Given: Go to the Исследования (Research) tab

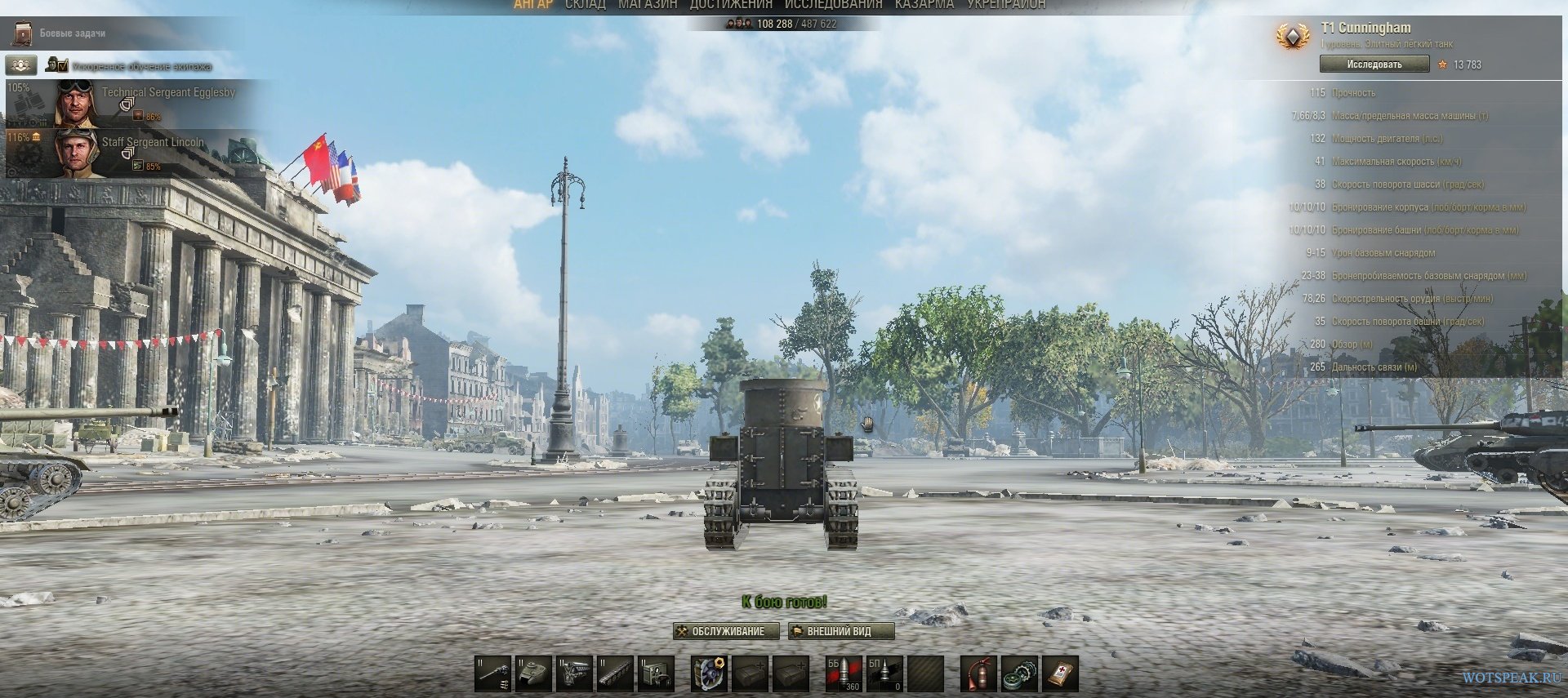Looking at the screenshot, I should [x=833, y=5].
